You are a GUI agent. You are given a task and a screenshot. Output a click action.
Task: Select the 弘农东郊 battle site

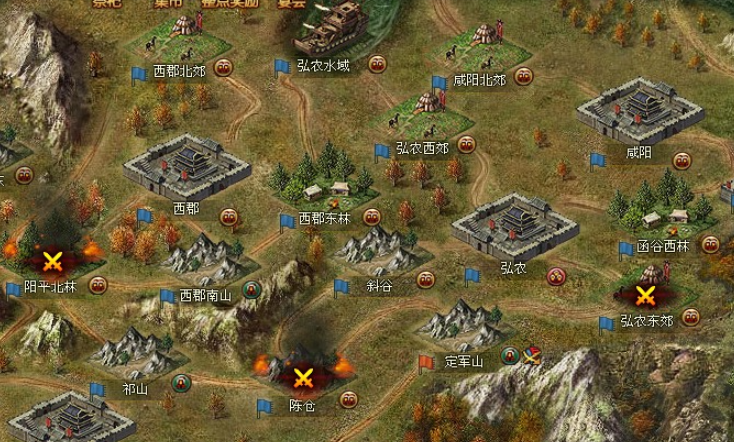pos(646,295)
